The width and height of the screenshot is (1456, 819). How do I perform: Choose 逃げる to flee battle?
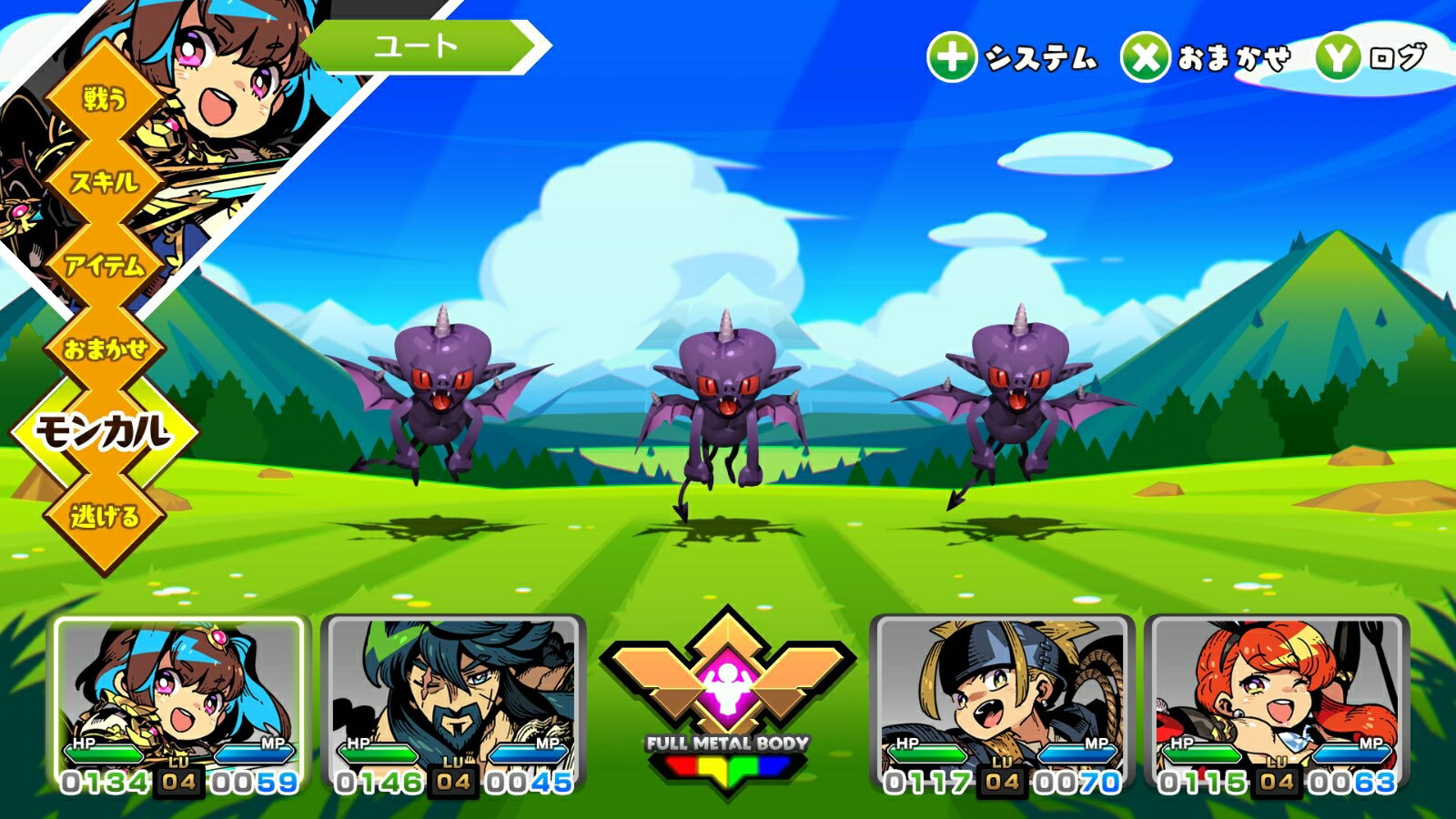point(106,516)
